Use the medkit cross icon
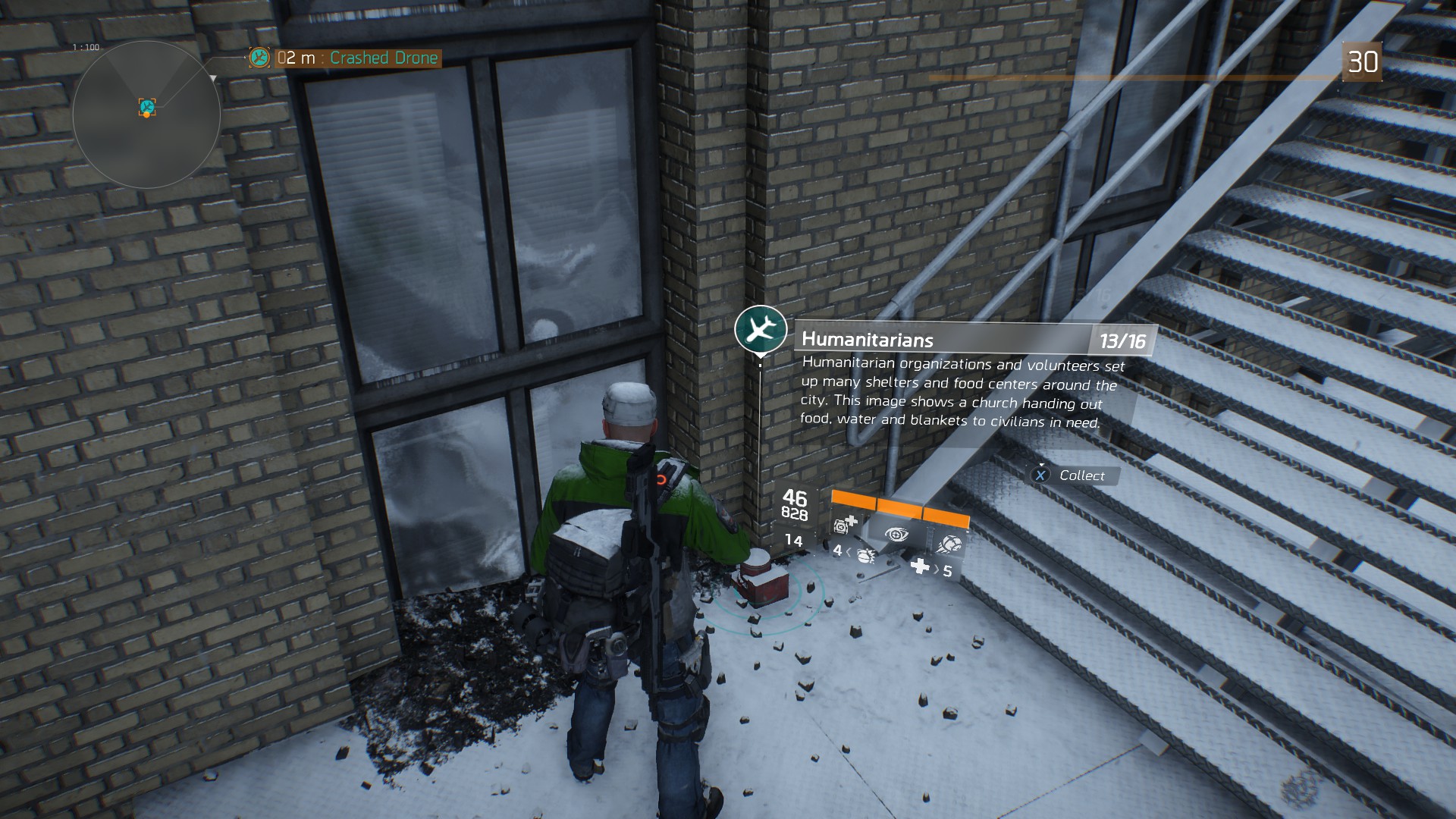 click(919, 566)
